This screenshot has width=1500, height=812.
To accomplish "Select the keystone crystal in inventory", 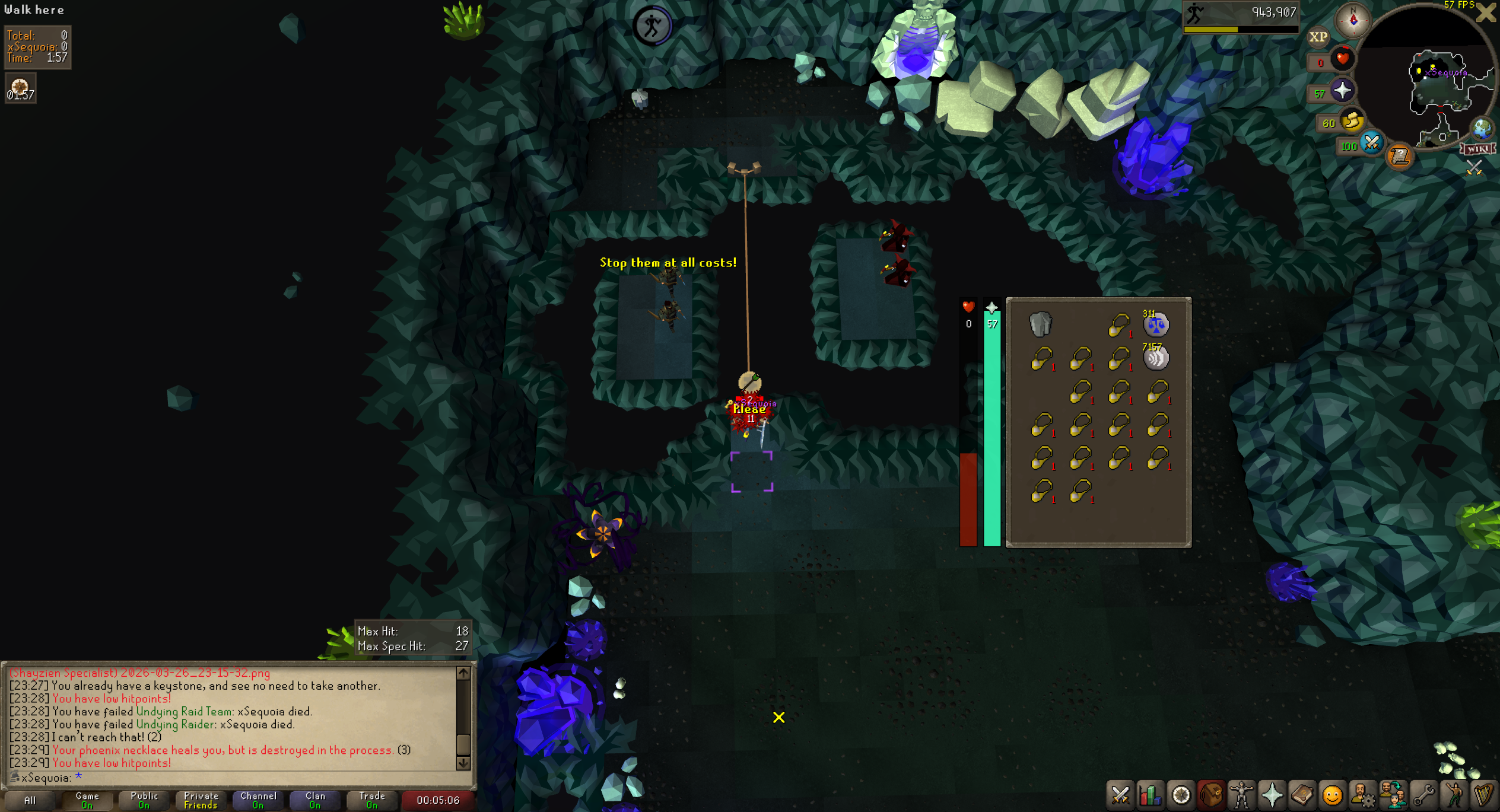I will click(x=1040, y=324).
